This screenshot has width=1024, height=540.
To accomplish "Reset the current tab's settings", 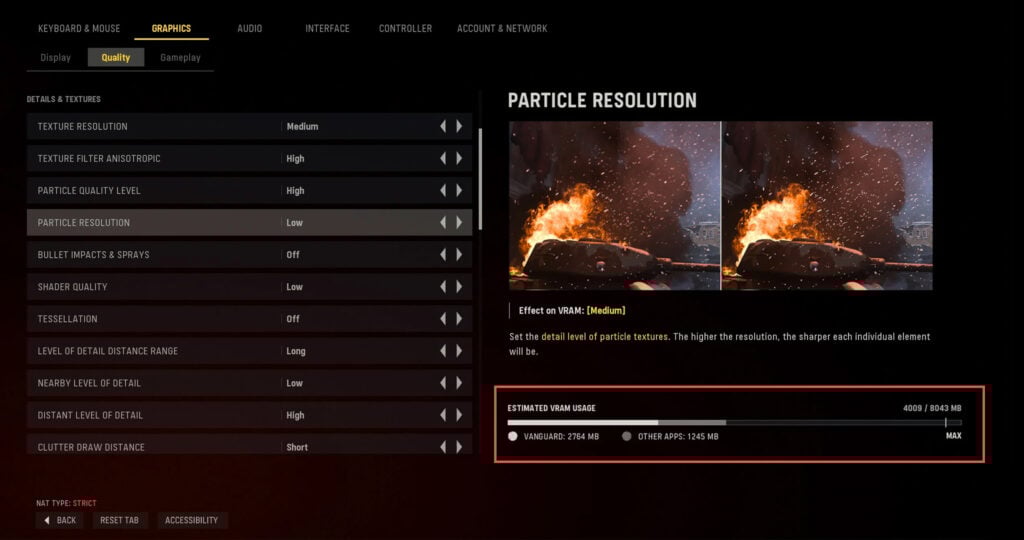I will point(119,520).
